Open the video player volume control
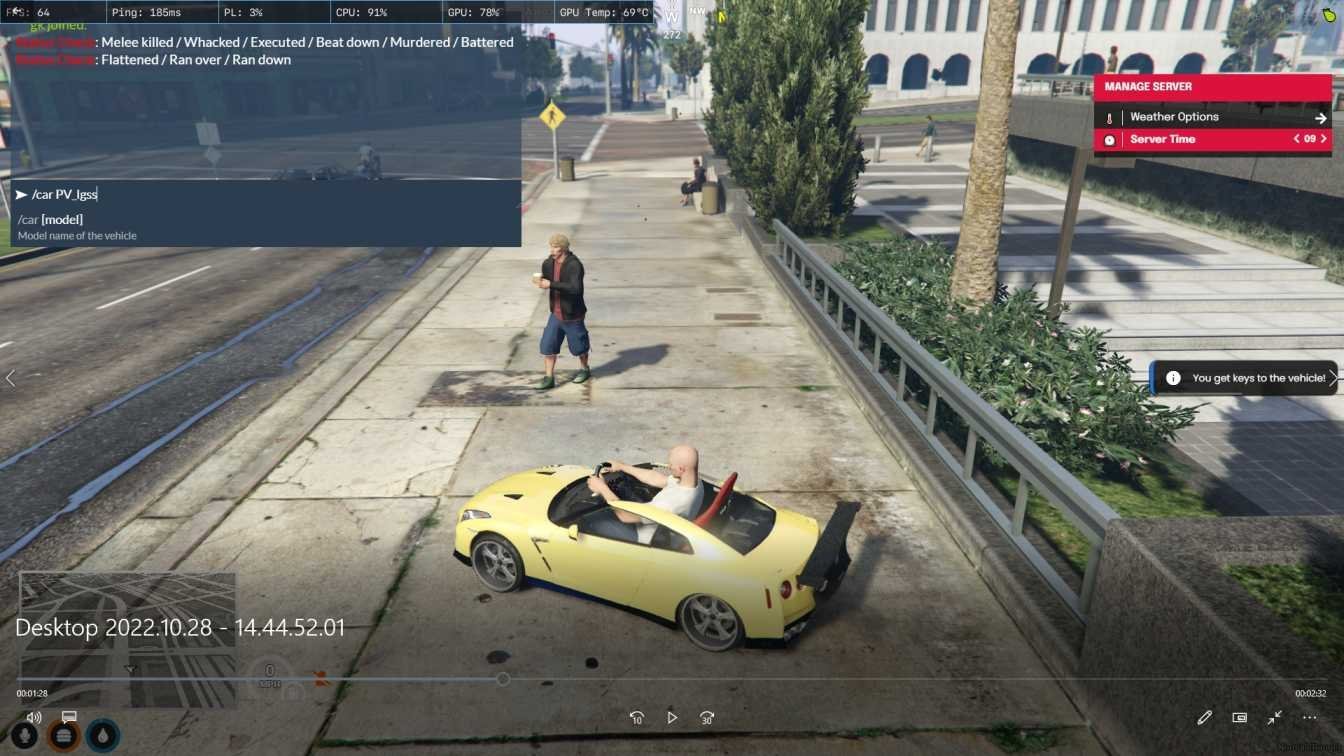Image resolution: width=1344 pixels, height=756 pixels. pyautogui.click(x=34, y=717)
